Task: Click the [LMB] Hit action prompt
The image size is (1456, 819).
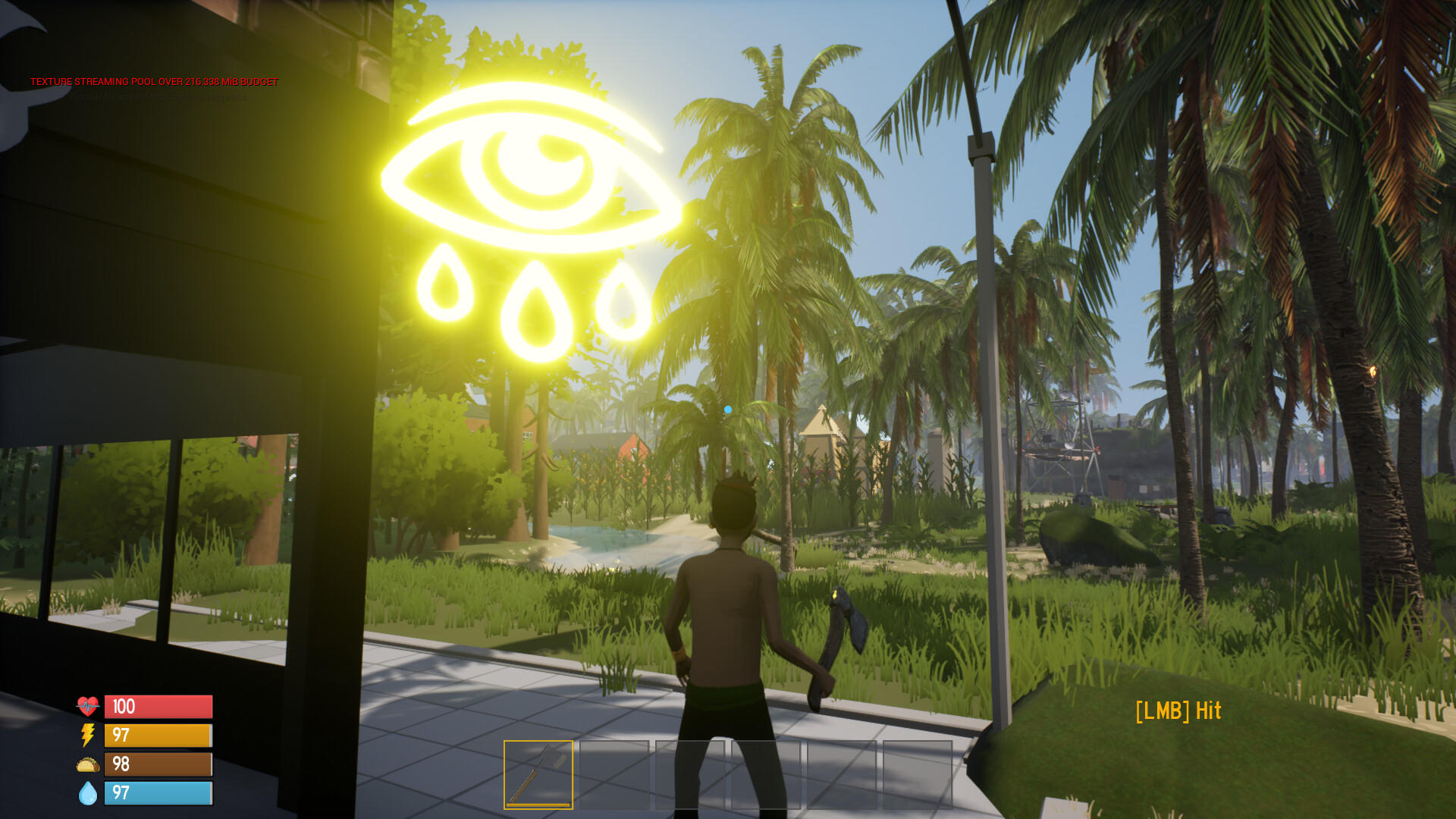Action: (x=1178, y=711)
